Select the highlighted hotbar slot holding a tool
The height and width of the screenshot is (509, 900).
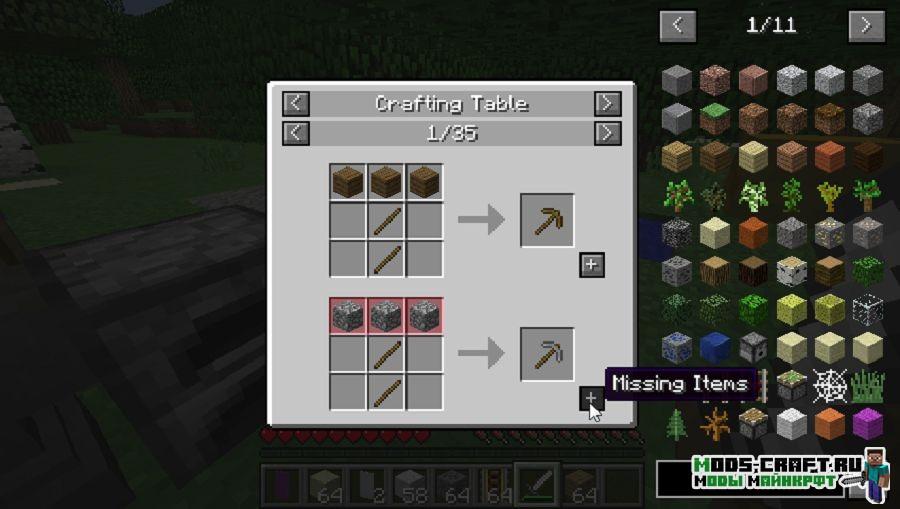pyautogui.click(x=537, y=485)
